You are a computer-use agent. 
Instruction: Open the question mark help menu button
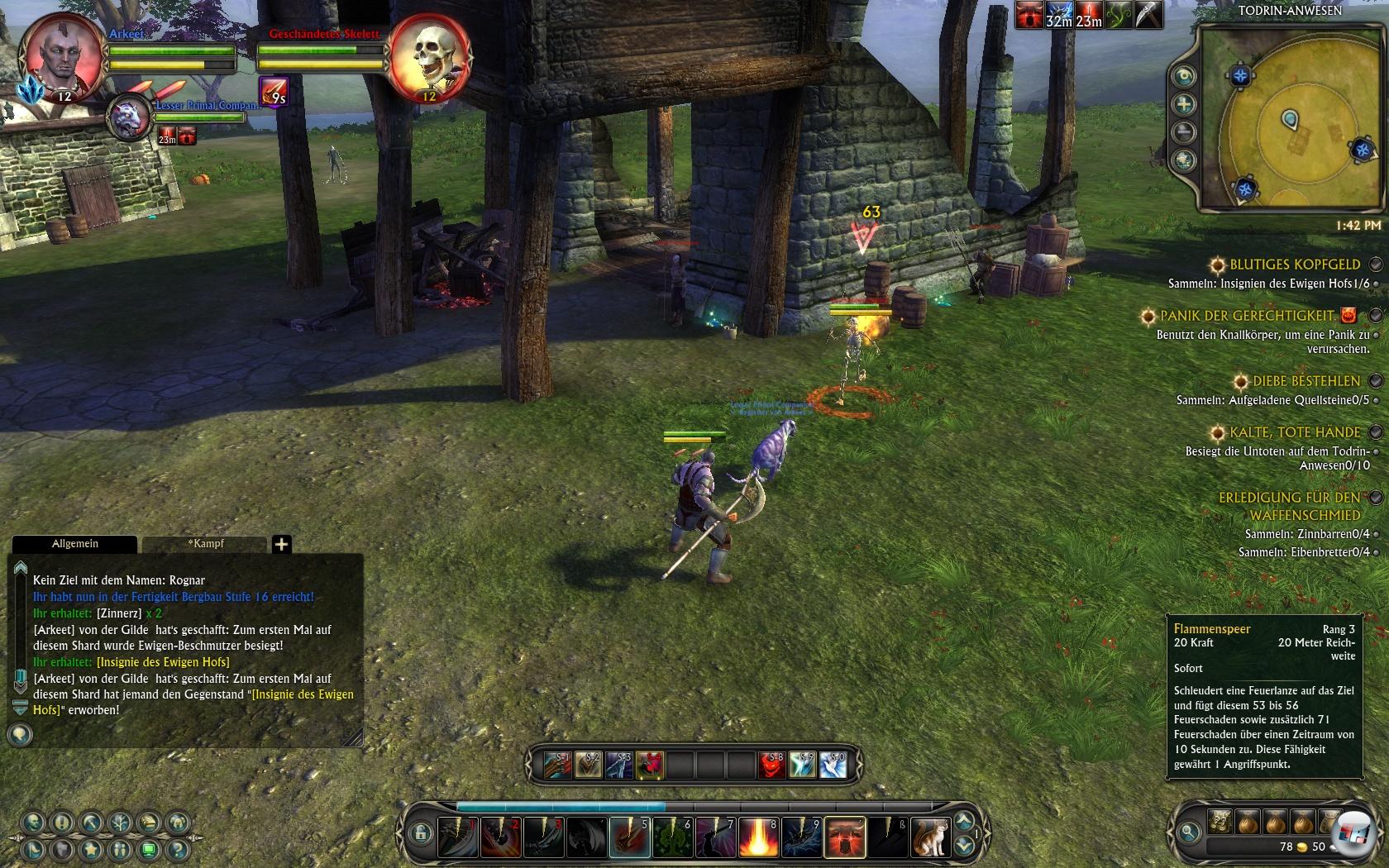[x=178, y=849]
